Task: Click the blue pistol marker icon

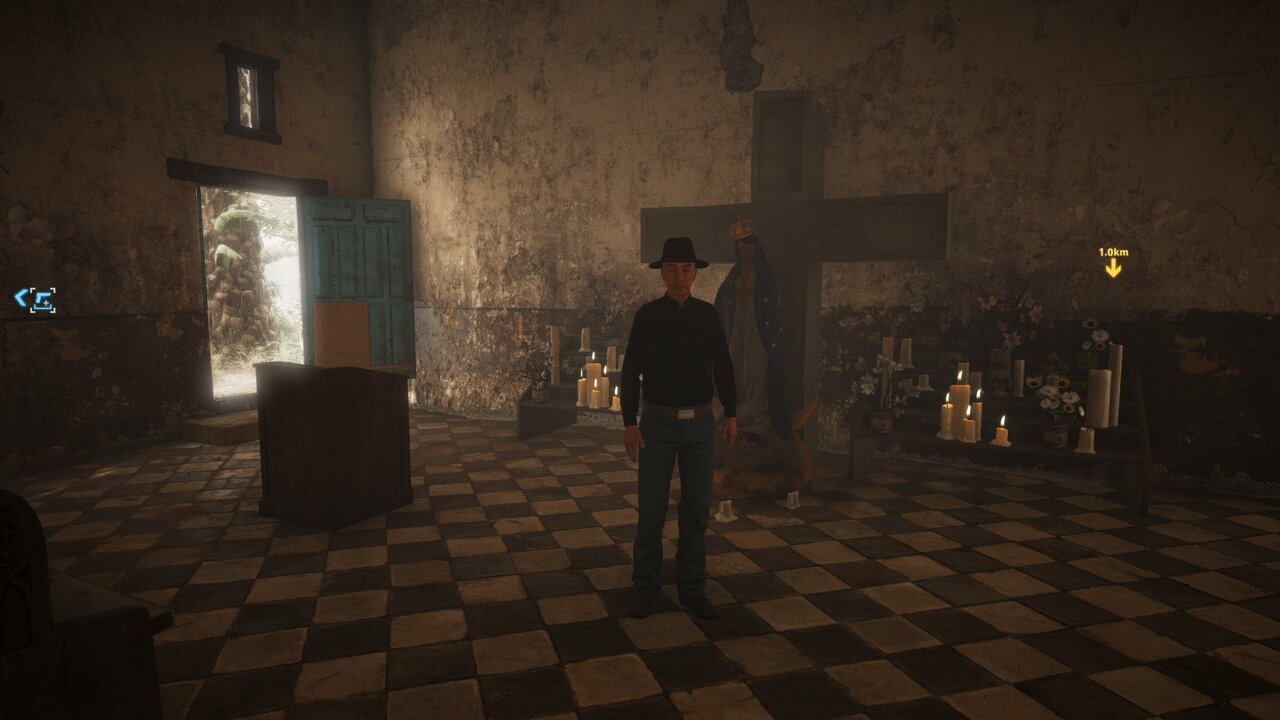Action: [x=42, y=299]
